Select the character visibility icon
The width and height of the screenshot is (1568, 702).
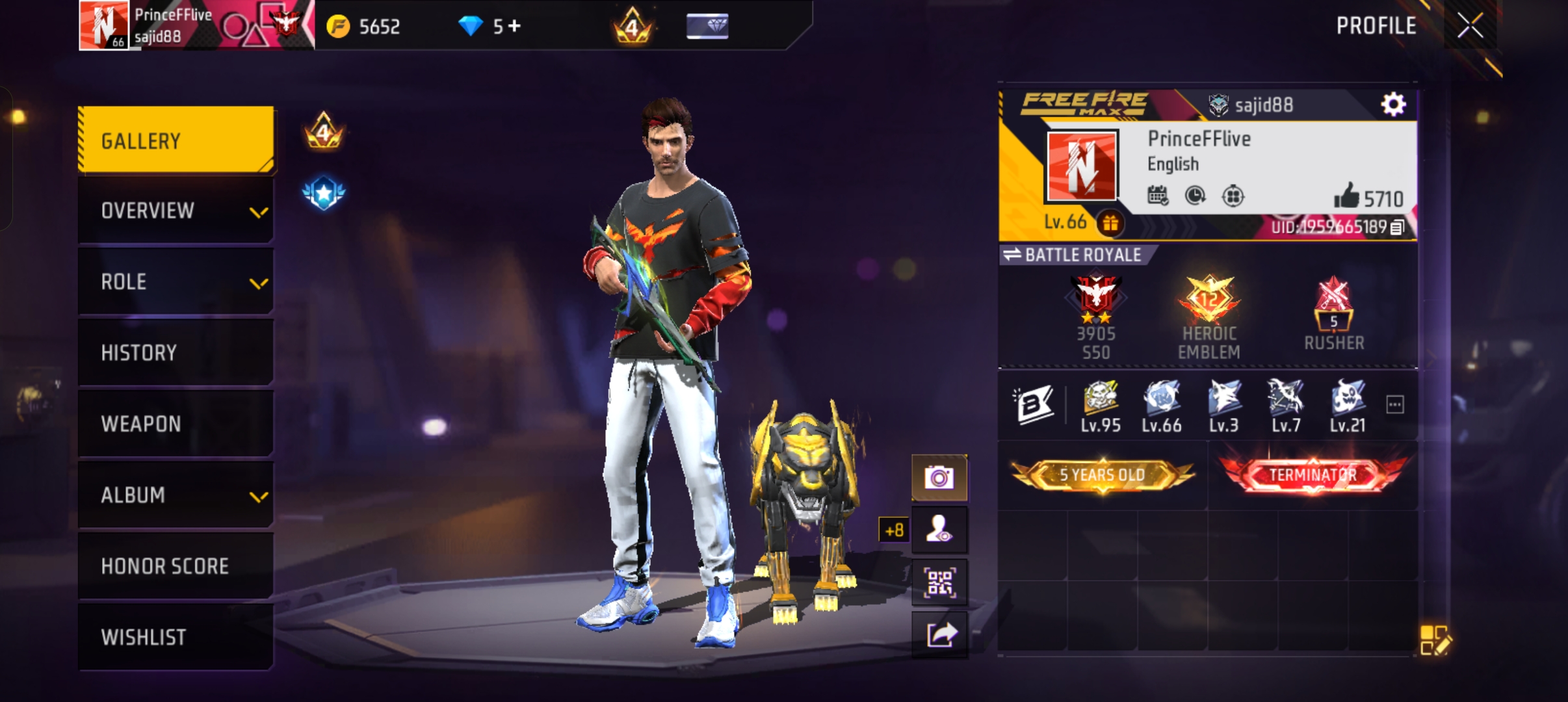tap(941, 528)
